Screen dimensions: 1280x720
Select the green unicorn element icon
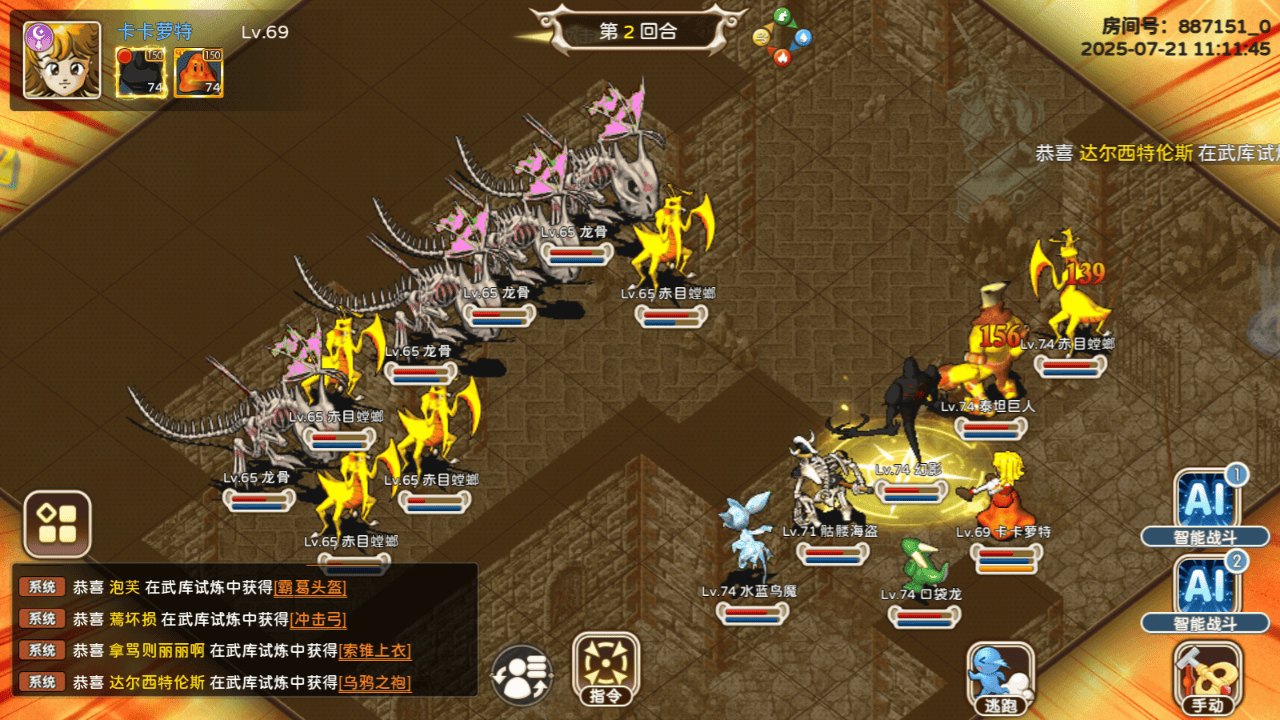[x=782, y=15]
